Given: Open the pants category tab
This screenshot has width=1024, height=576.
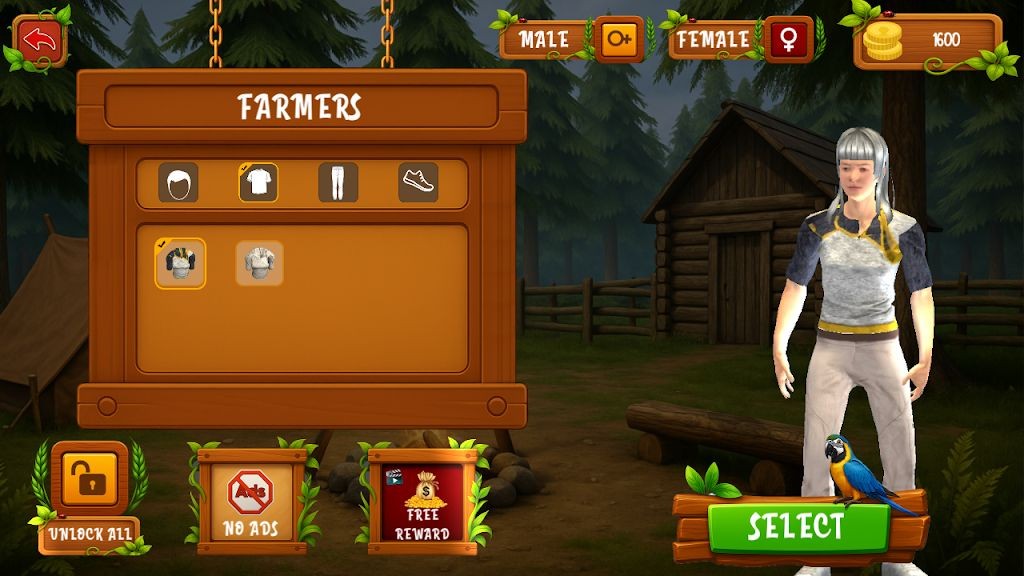Looking at the screenshot, I should [338, 183].
